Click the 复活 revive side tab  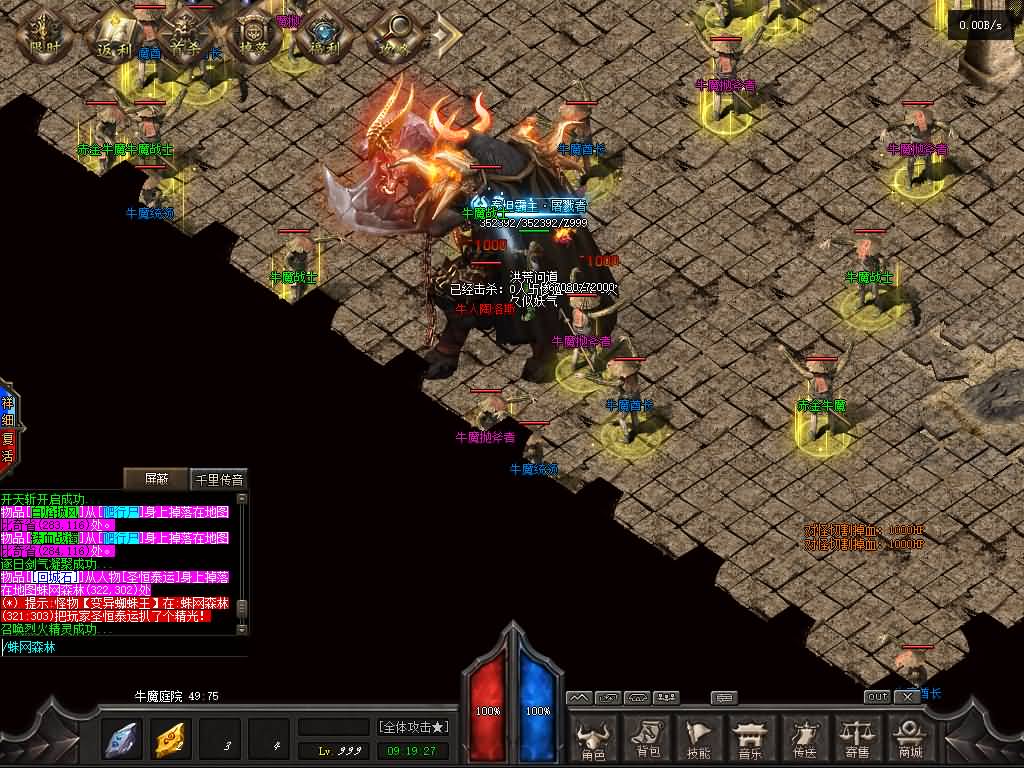point(7,446)
